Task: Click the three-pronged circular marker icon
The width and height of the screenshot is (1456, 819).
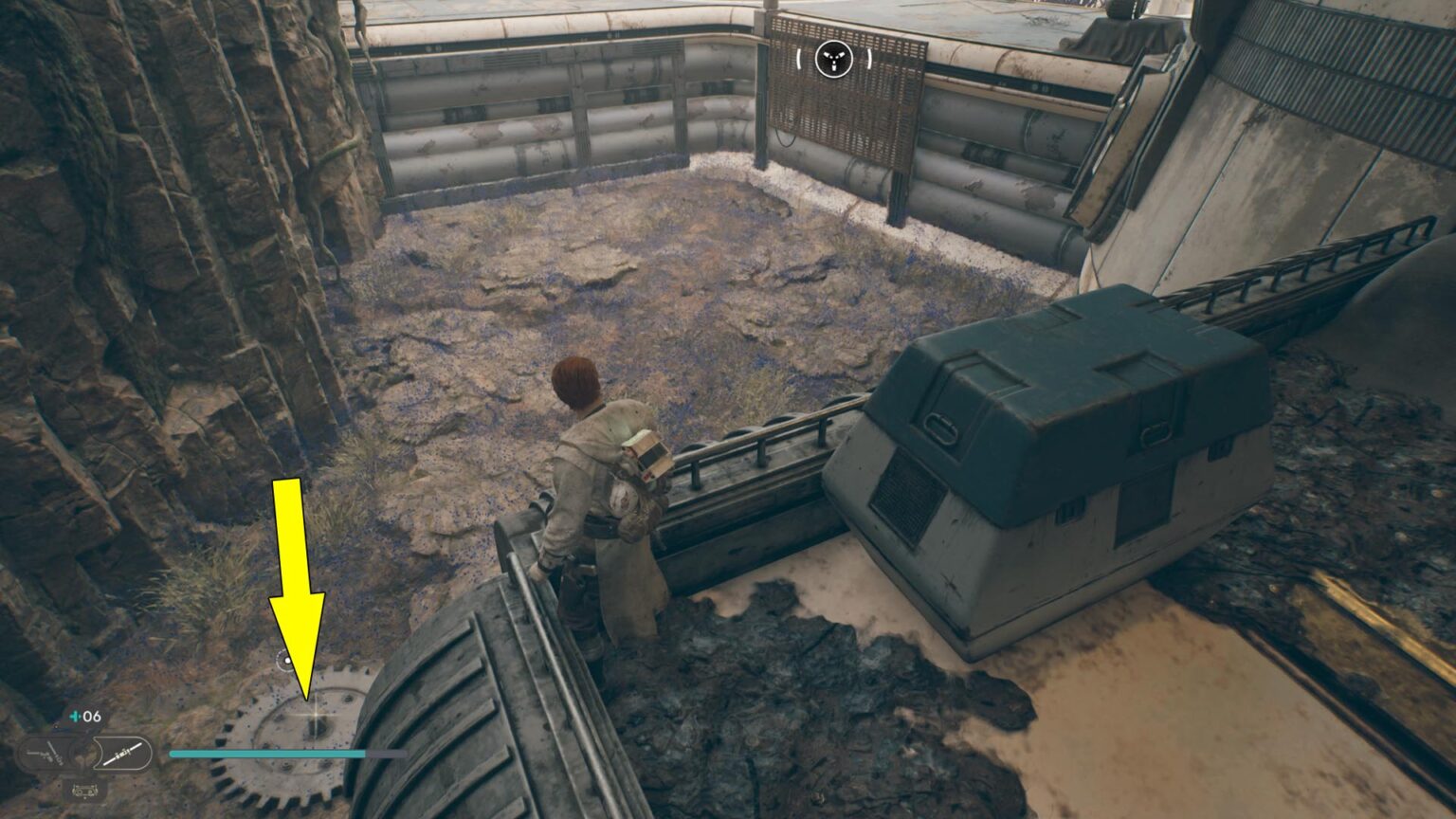Action: coord(834,59)
